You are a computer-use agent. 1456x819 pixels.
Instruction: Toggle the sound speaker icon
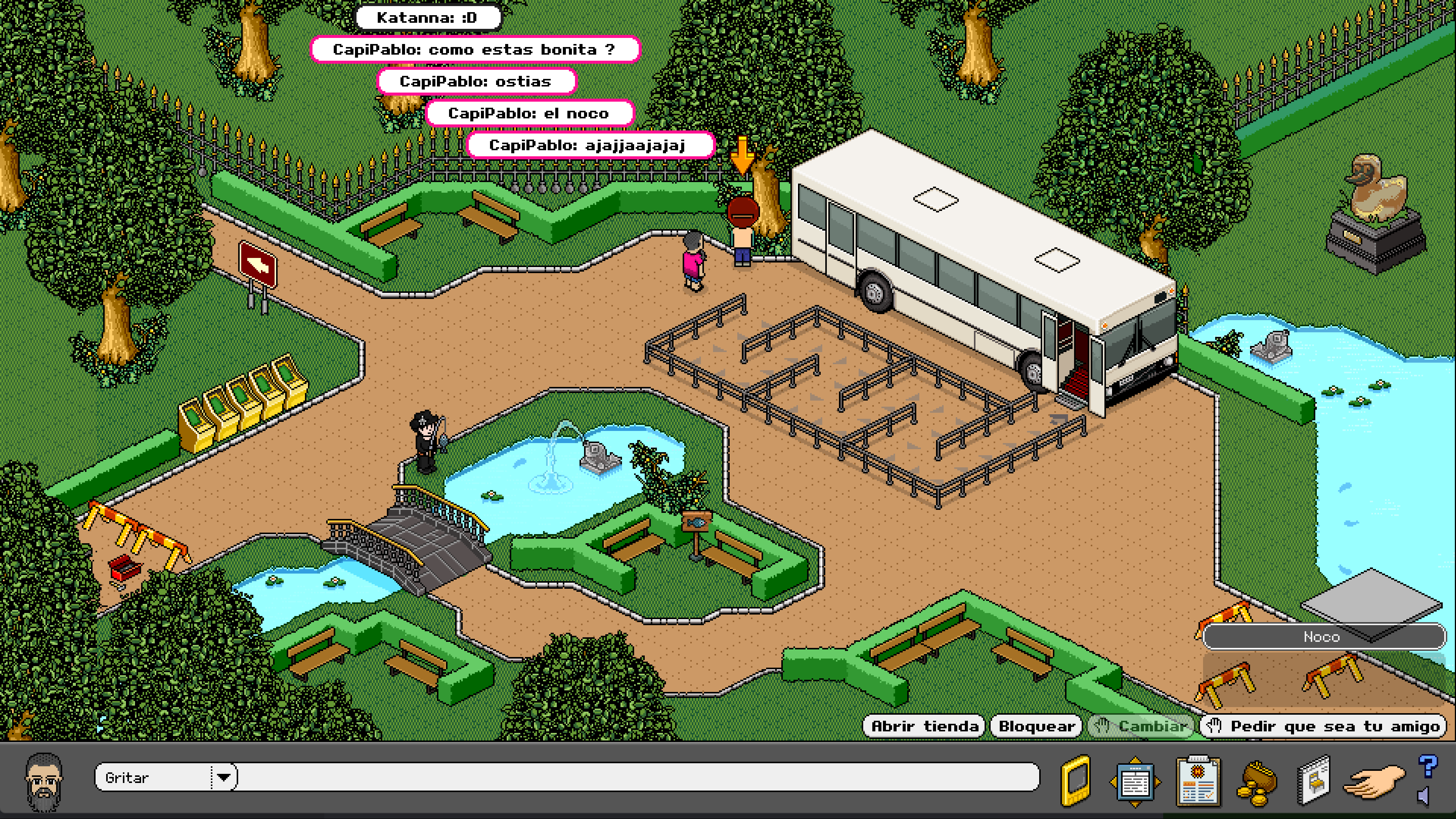pyautogui.click(x=1424, y=797)
